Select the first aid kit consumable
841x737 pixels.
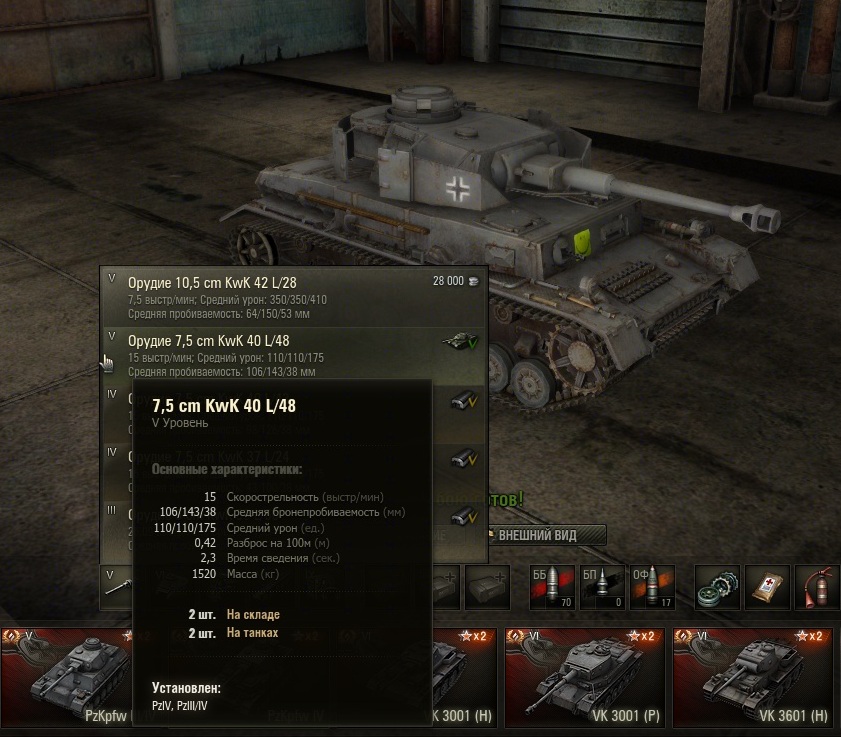coord(767,587)
